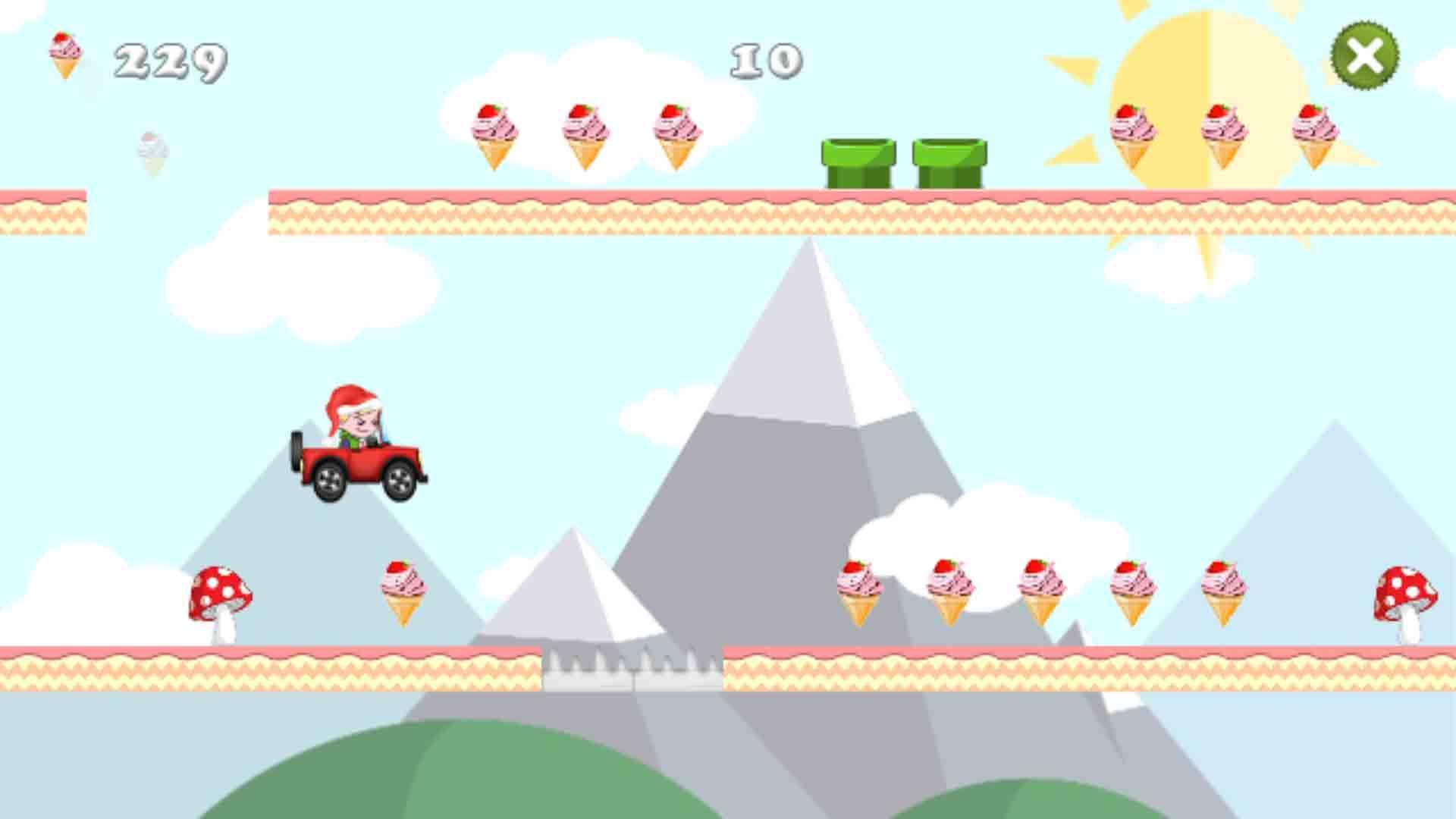Close the game with the green X button
Image resolution: width=1456 pixels, height=819 pixels.
point(1365,55)
